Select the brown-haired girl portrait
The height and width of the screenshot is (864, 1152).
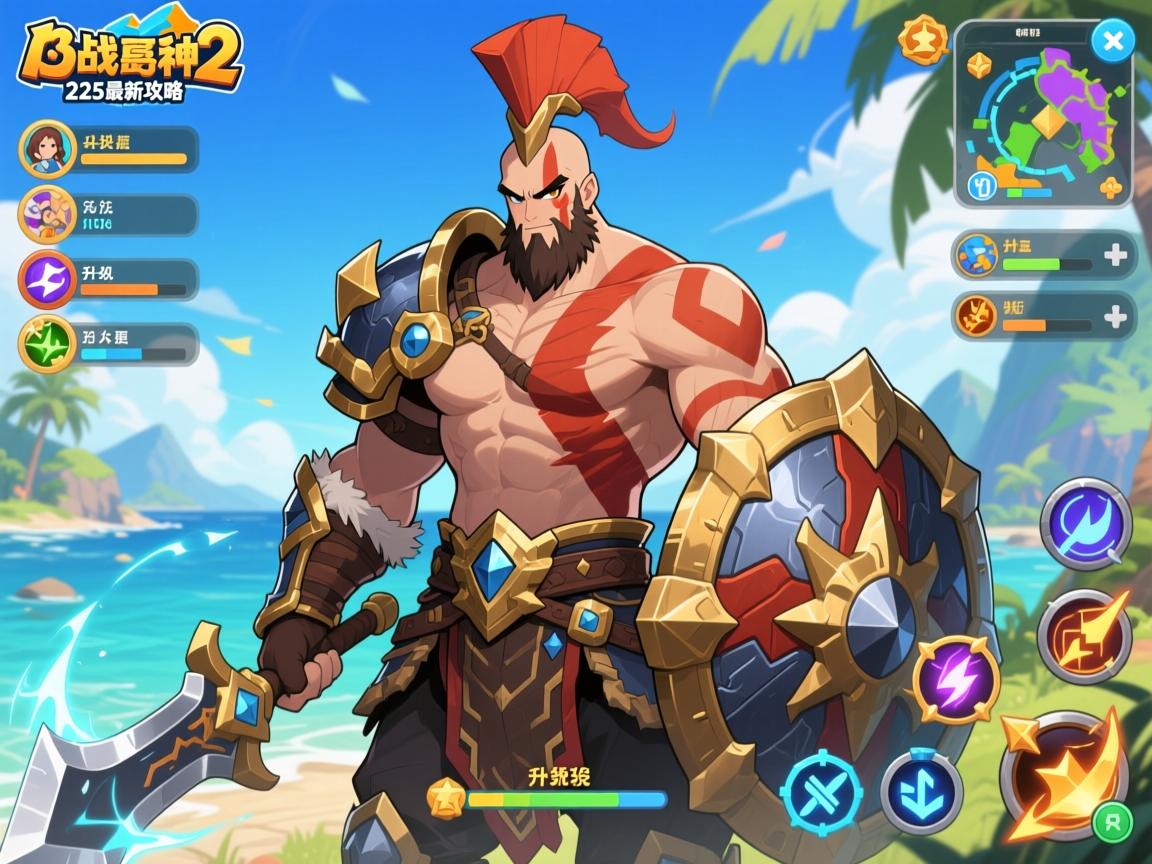(47, 149)
